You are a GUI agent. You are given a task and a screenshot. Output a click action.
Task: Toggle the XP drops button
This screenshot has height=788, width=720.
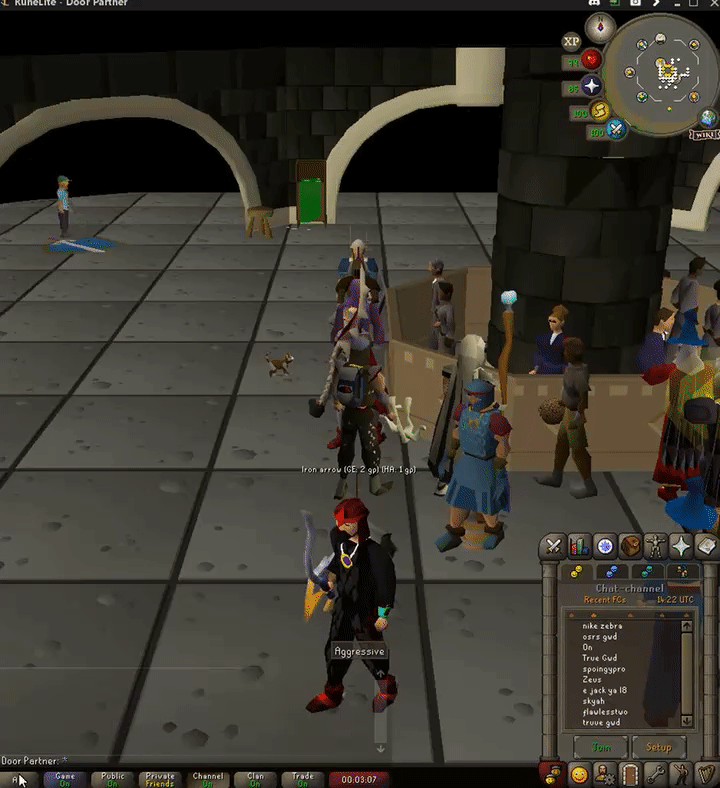pyautogui.click(x=571, y=41)
